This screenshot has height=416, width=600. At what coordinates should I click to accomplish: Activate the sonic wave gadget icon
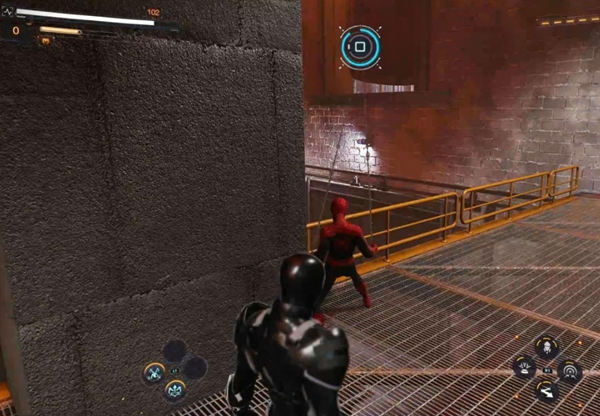569,370
